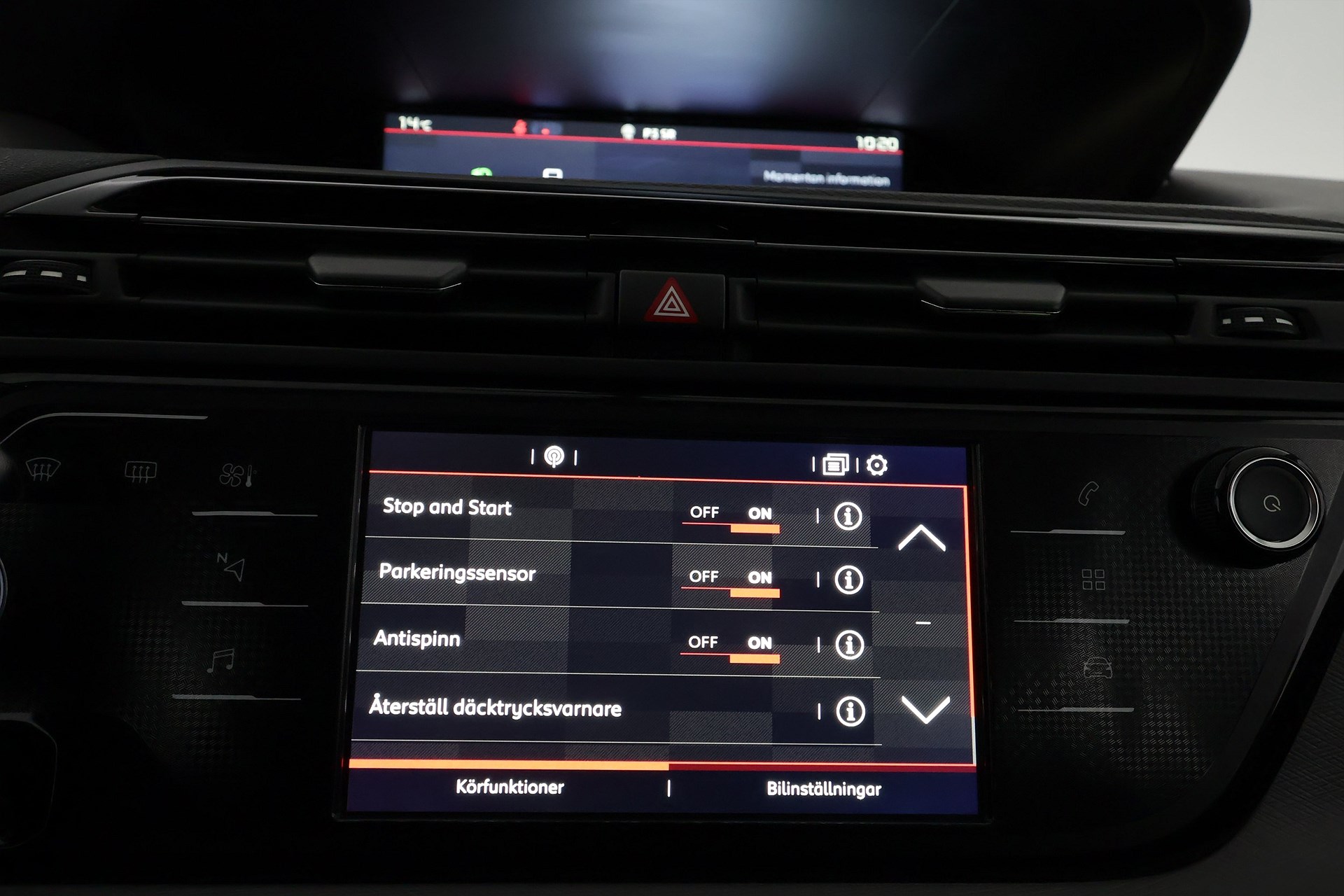Select Återställ däcktrycksvarnare row
The height and width of the screenshot is (896, 1344).
point(496,708)
